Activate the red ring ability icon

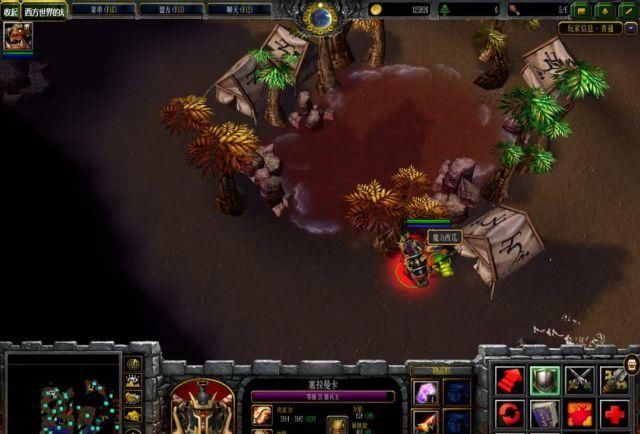(x=510, y=413)
